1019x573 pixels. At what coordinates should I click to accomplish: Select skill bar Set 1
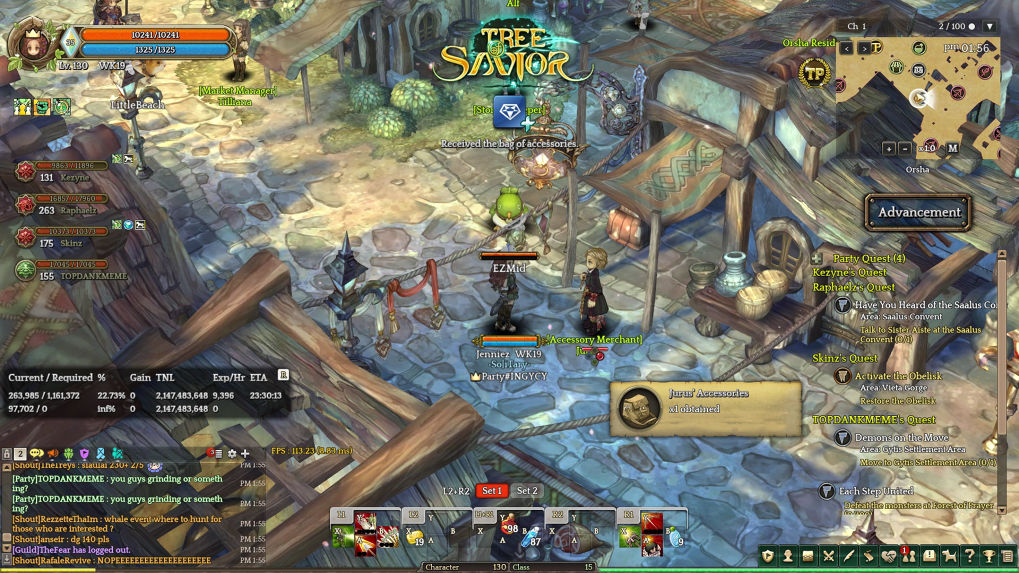(491, 491)
